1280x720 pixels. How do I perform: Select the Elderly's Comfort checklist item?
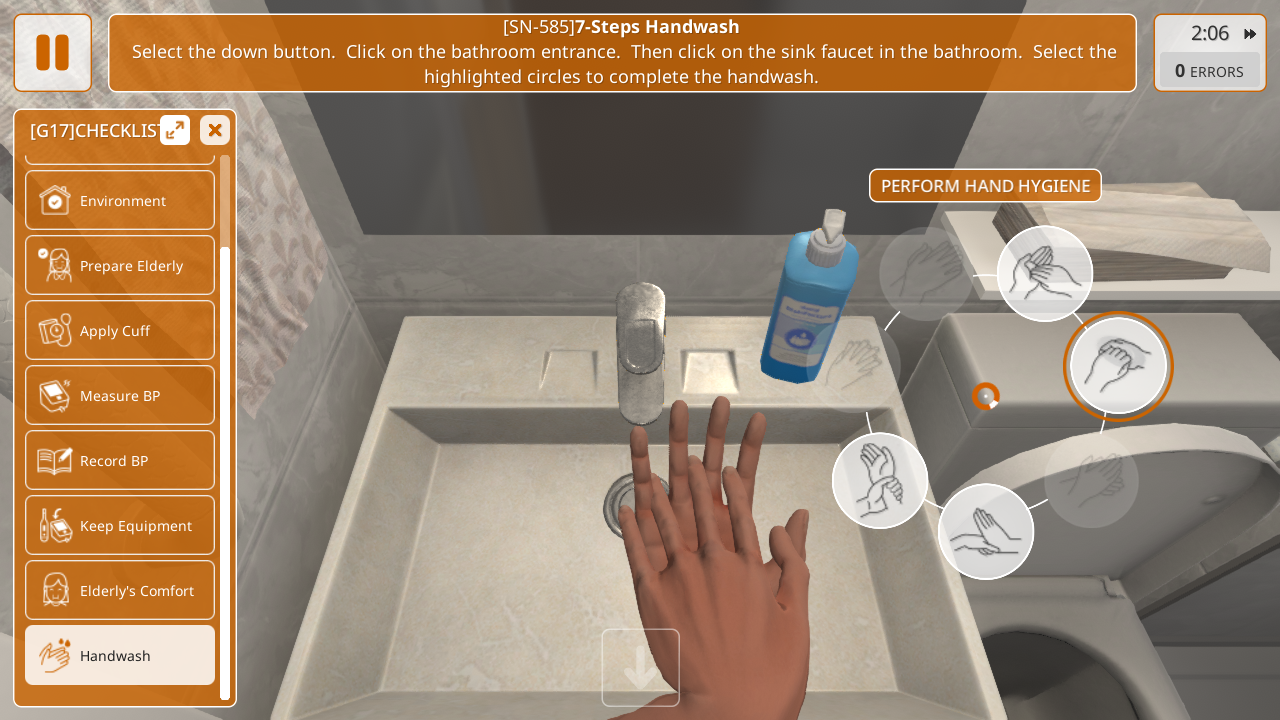120,590
